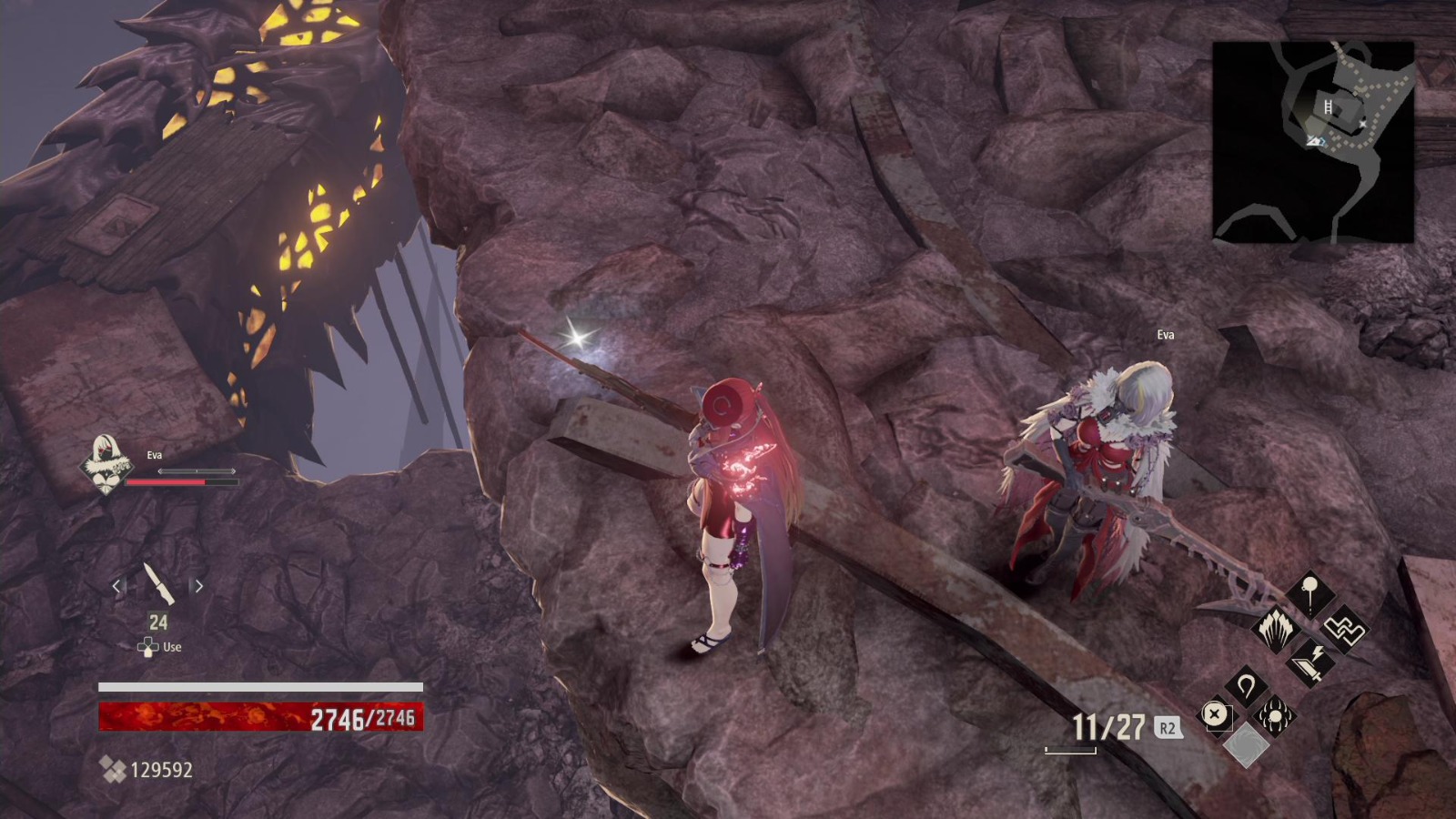Viewport: 1456px width, 819px height.
Task: Use the lightning sword buff gift
Action: 1309,662
